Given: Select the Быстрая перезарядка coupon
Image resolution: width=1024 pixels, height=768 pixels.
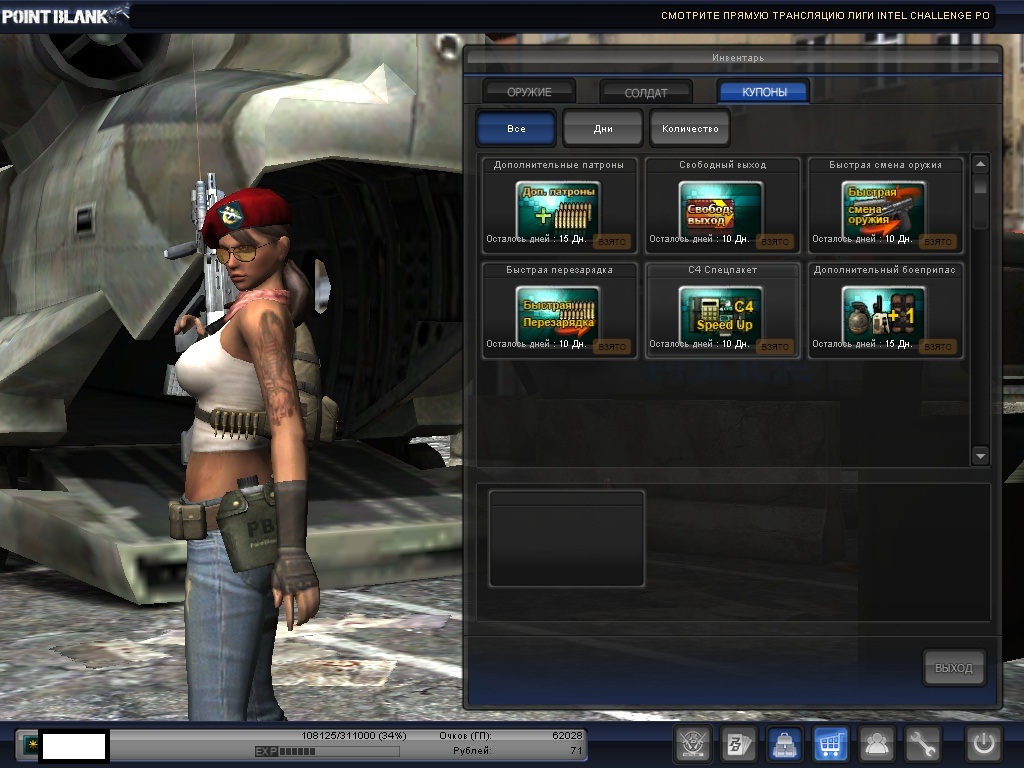Looking at the screenshot, I should tap(558, 313).
